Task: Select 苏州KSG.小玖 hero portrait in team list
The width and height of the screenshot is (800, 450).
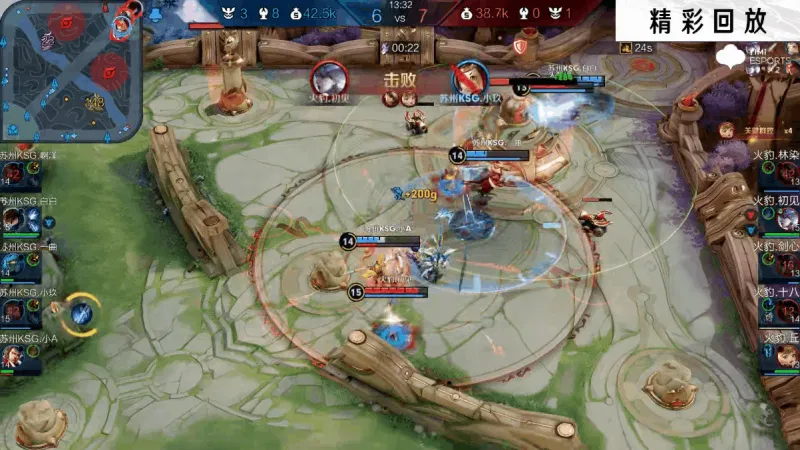Action: (x=13, y=312)
